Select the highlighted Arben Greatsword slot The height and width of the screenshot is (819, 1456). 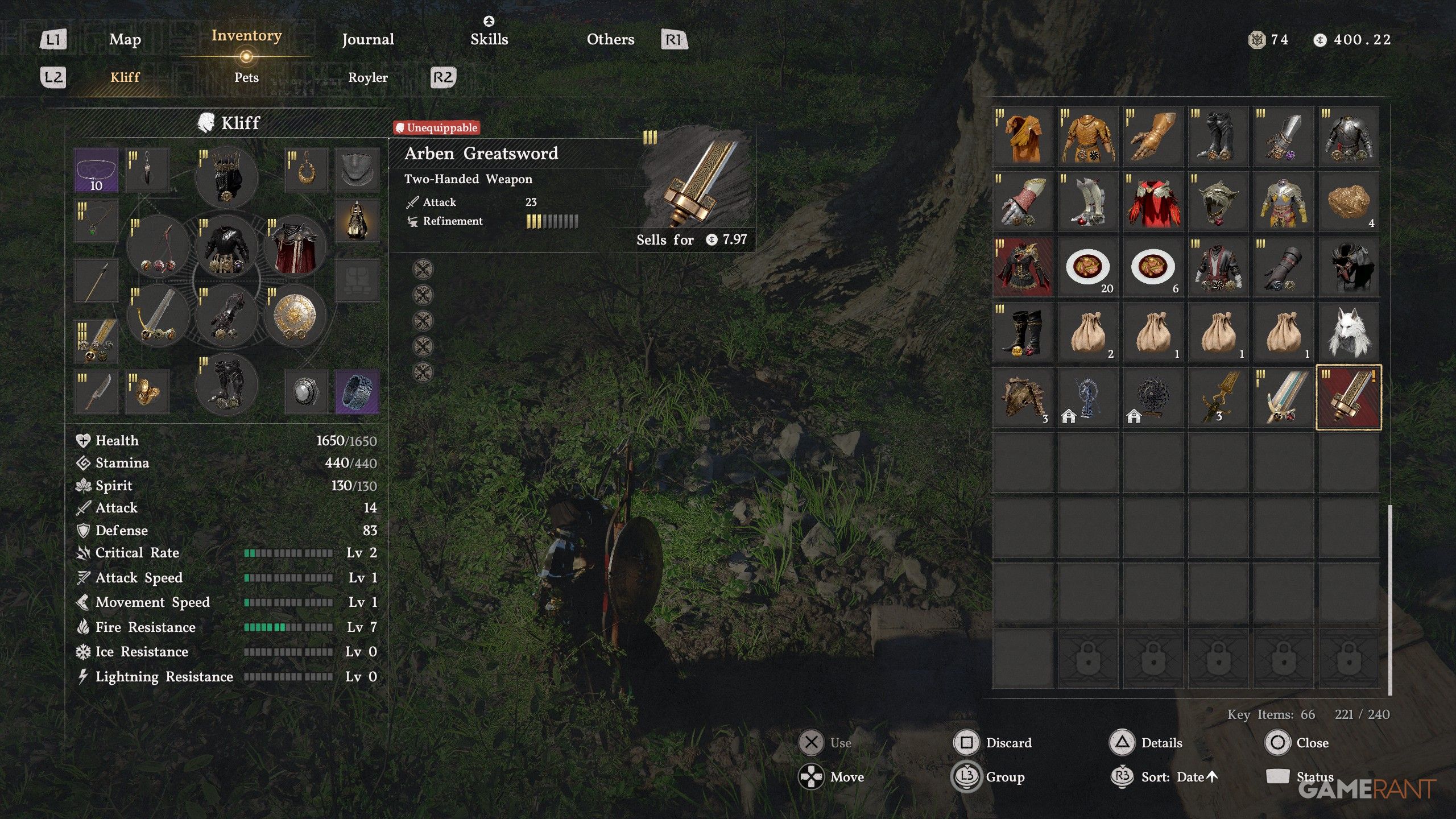point(1348,398)
